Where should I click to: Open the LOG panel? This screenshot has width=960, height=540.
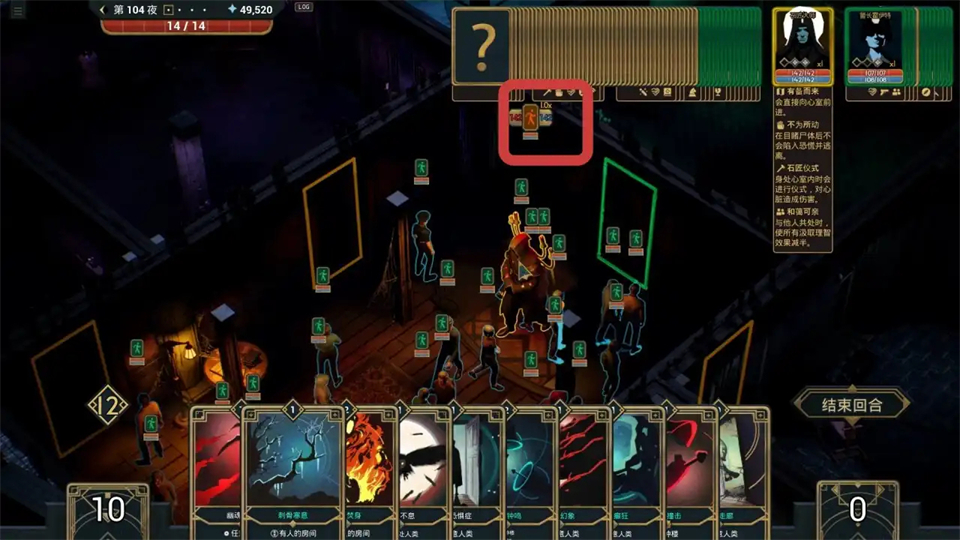(304, 7)
